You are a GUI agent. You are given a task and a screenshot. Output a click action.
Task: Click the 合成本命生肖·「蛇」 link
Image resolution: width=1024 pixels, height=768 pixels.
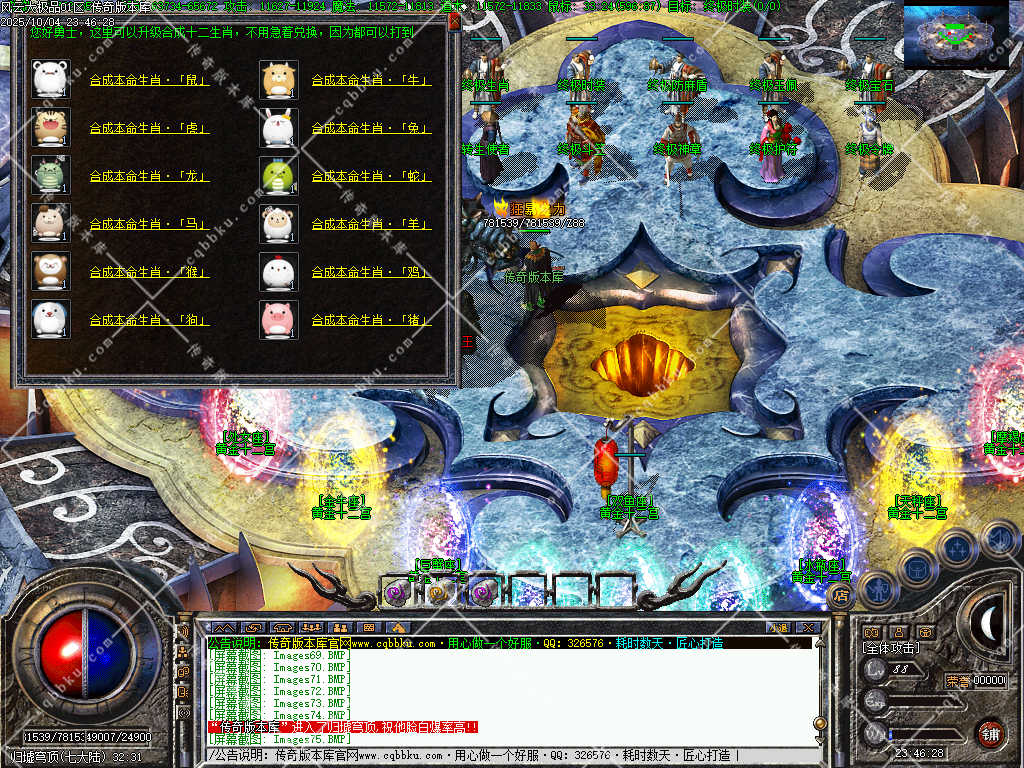371,176
